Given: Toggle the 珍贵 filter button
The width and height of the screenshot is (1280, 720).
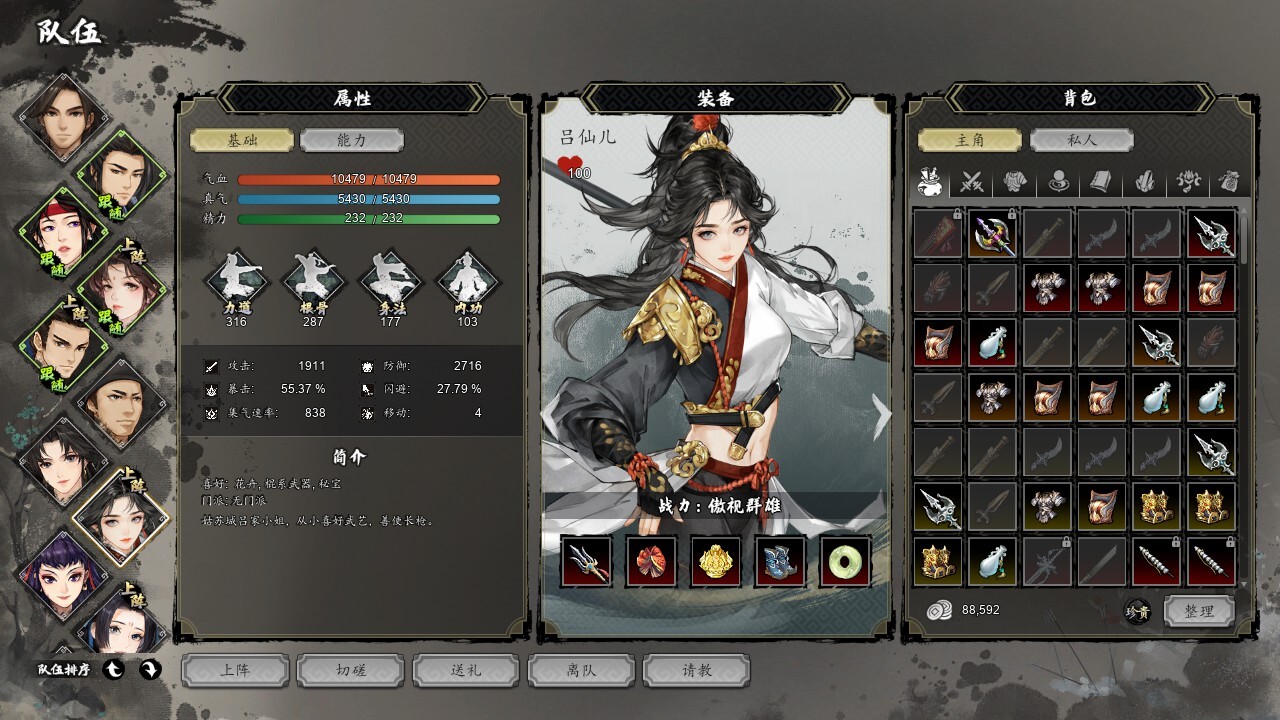Looking at the screenshot, I should (x=1137, y=611).
